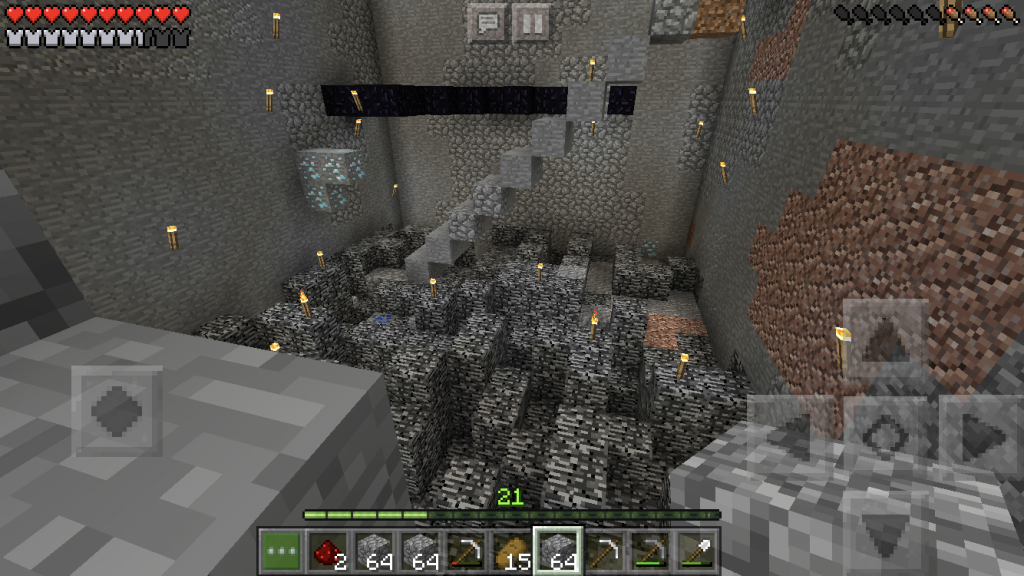Choose the shovel in the hotbar
Image resolution: width=1024 pixels, height=576 pixels.
695,552
